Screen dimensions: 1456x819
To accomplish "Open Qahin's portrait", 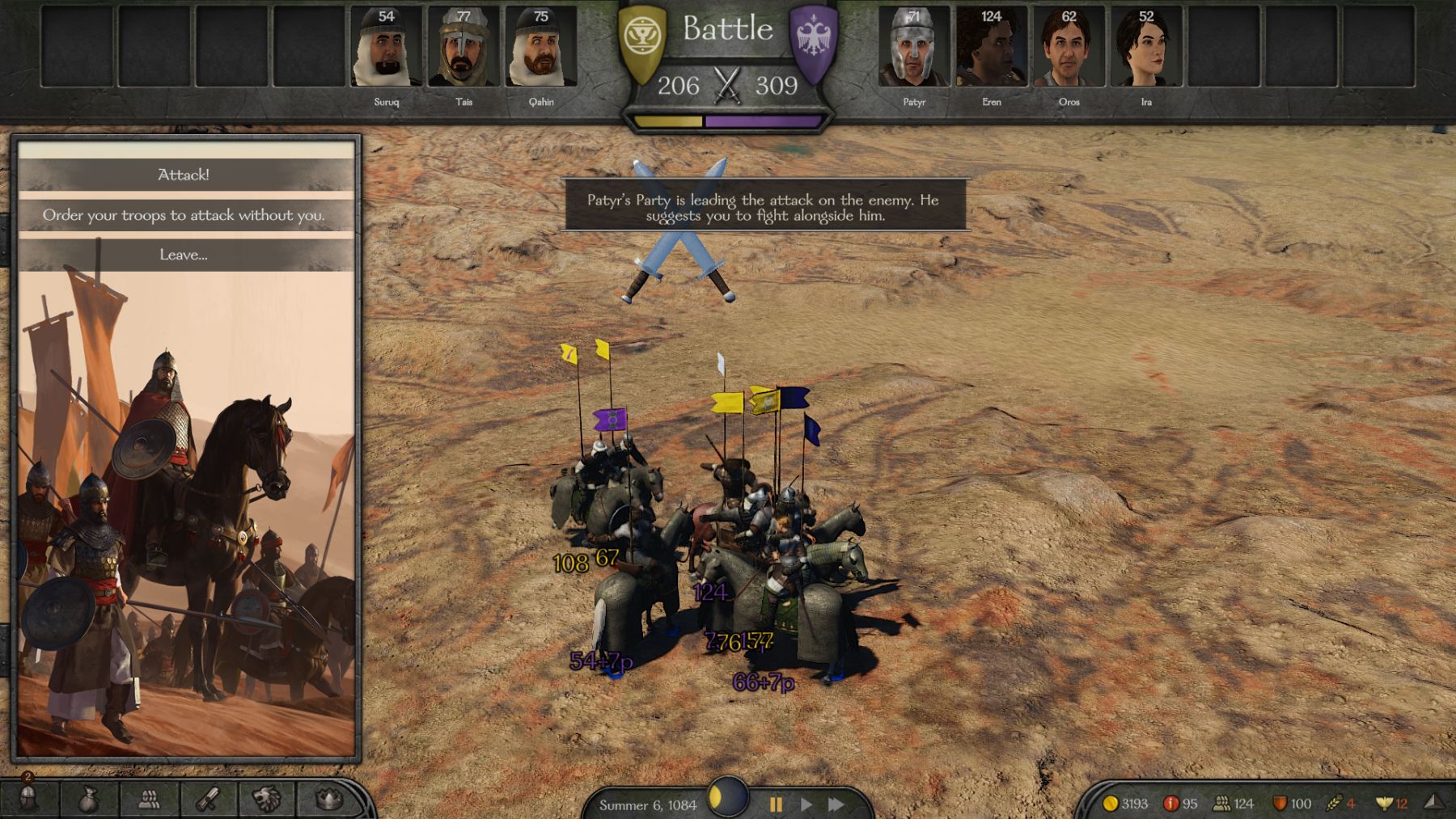I will click(541, 49).
